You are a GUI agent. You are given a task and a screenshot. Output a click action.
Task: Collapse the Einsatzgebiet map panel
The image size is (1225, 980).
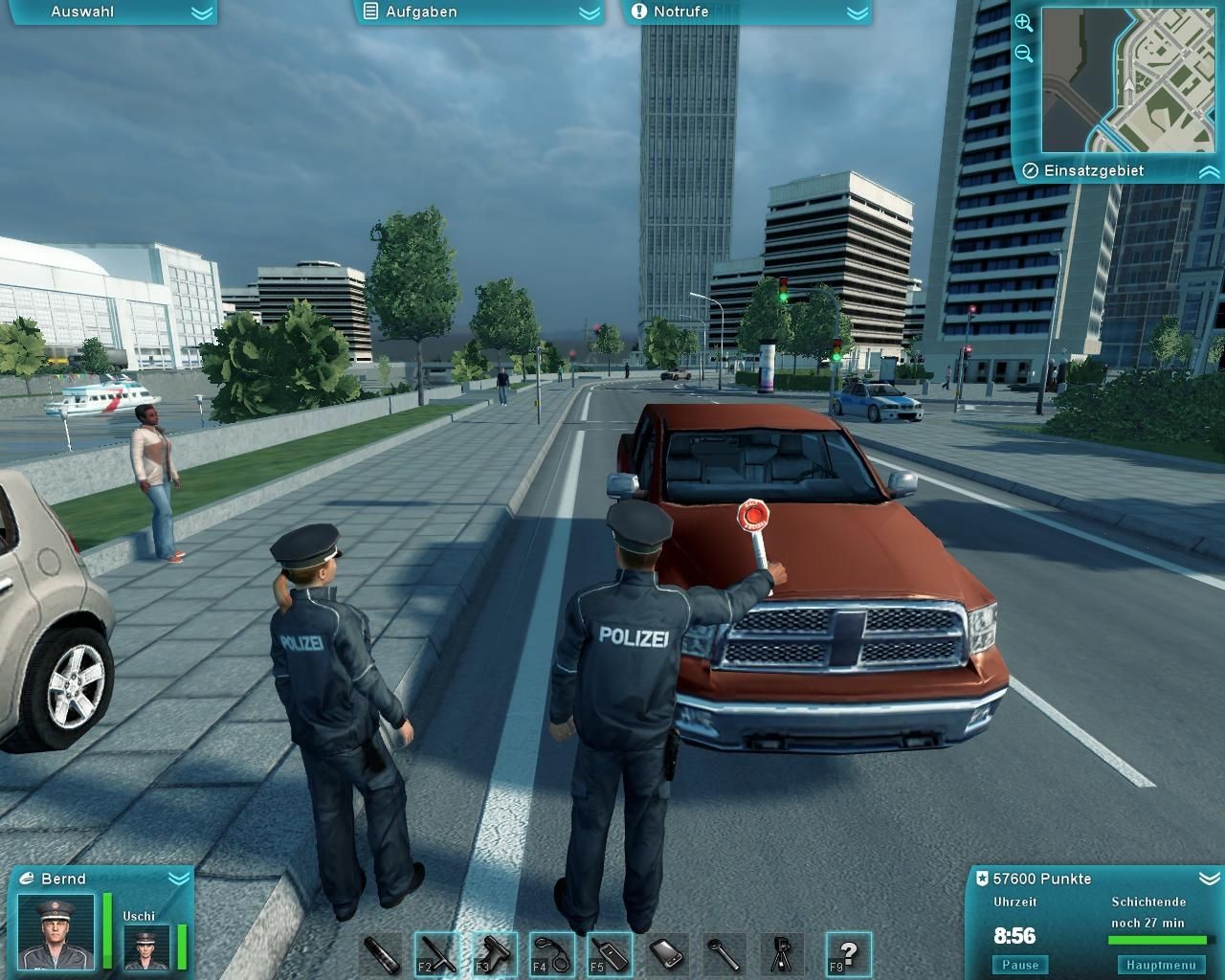[x=1208, y=171]
